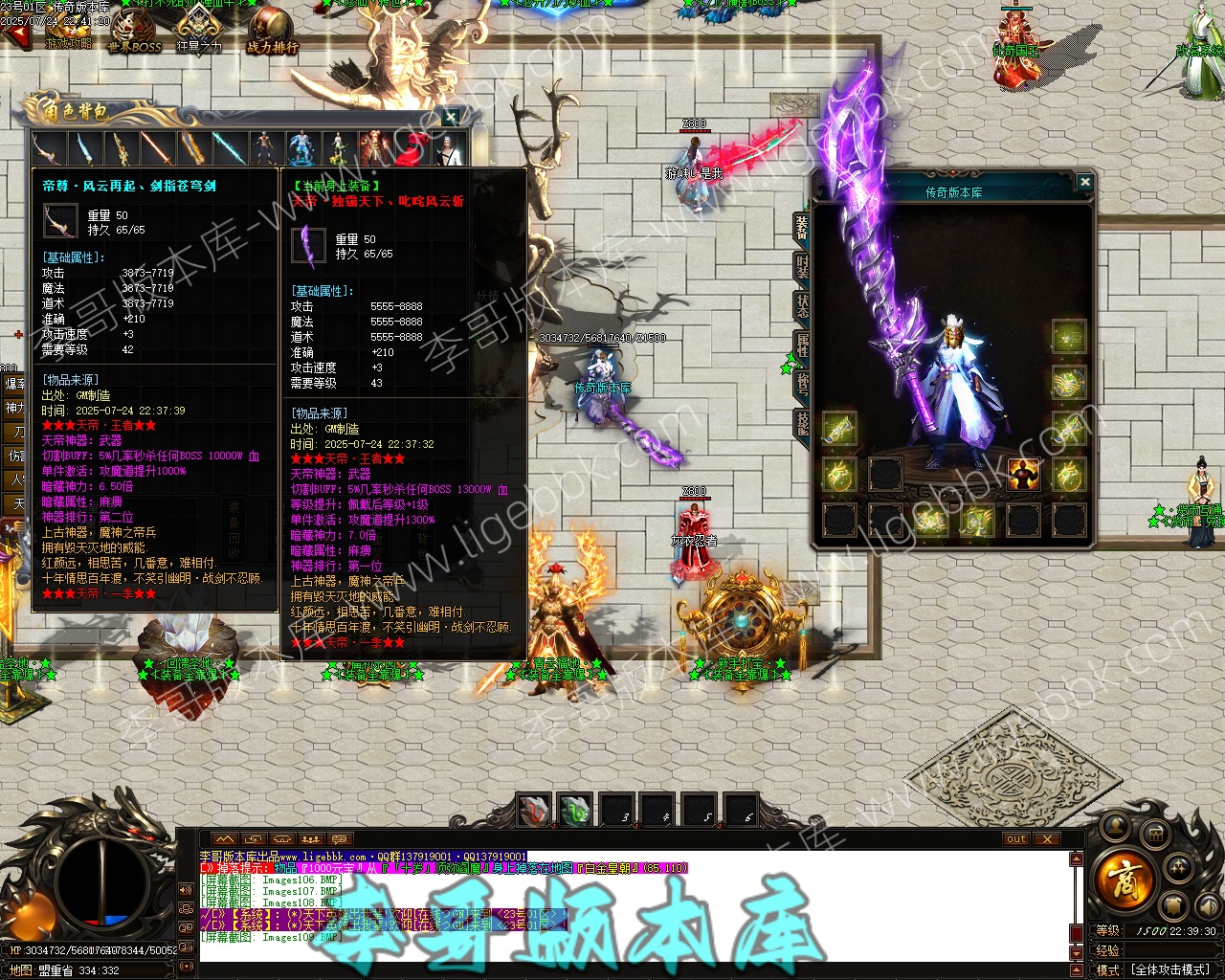Close the character equipment panel
Screen dimensions: 1225x980
pos(1084,182)
